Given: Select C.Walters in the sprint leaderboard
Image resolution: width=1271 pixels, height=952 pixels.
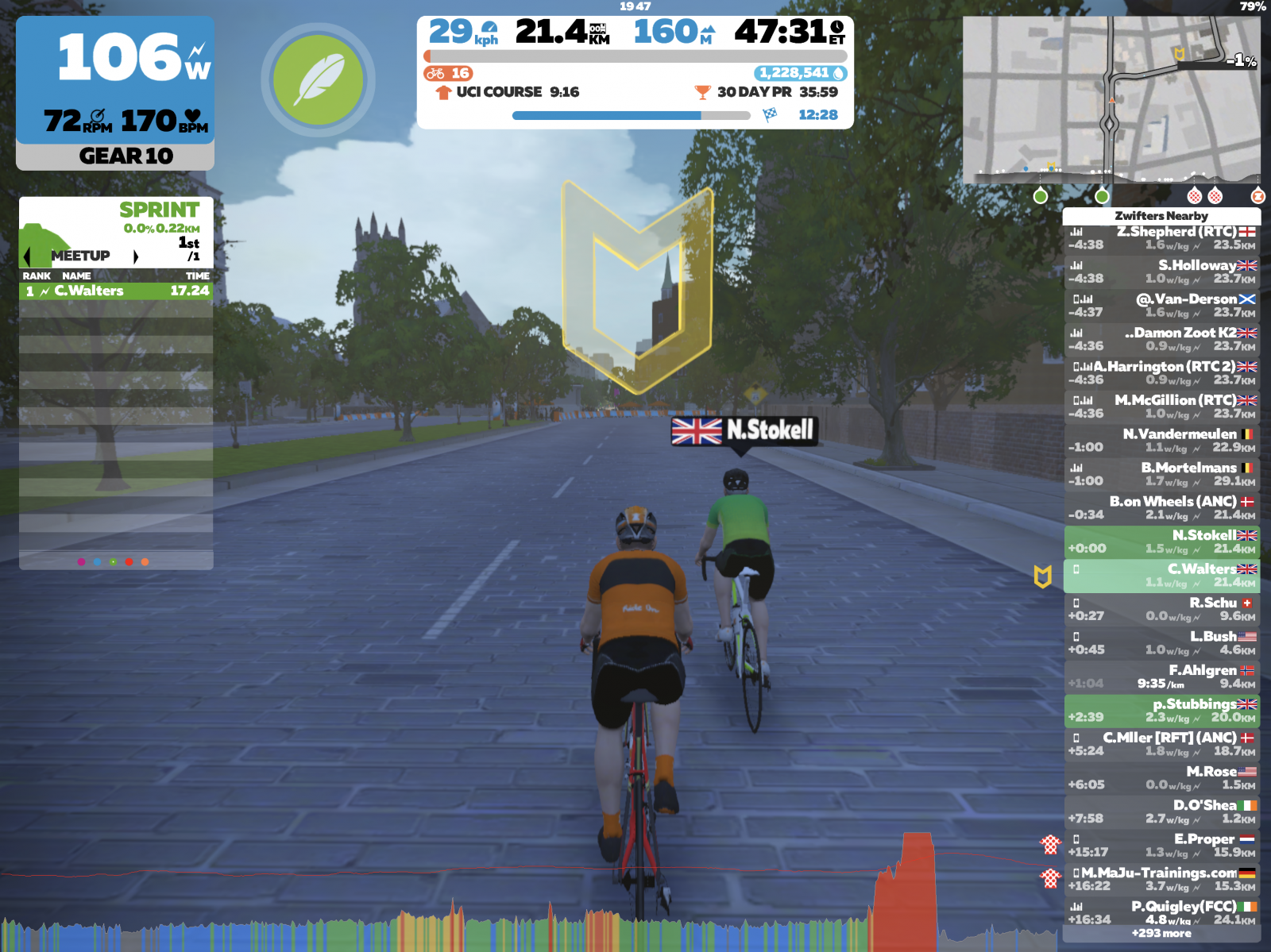Looking at the screenshot, I should coord(116,291).
